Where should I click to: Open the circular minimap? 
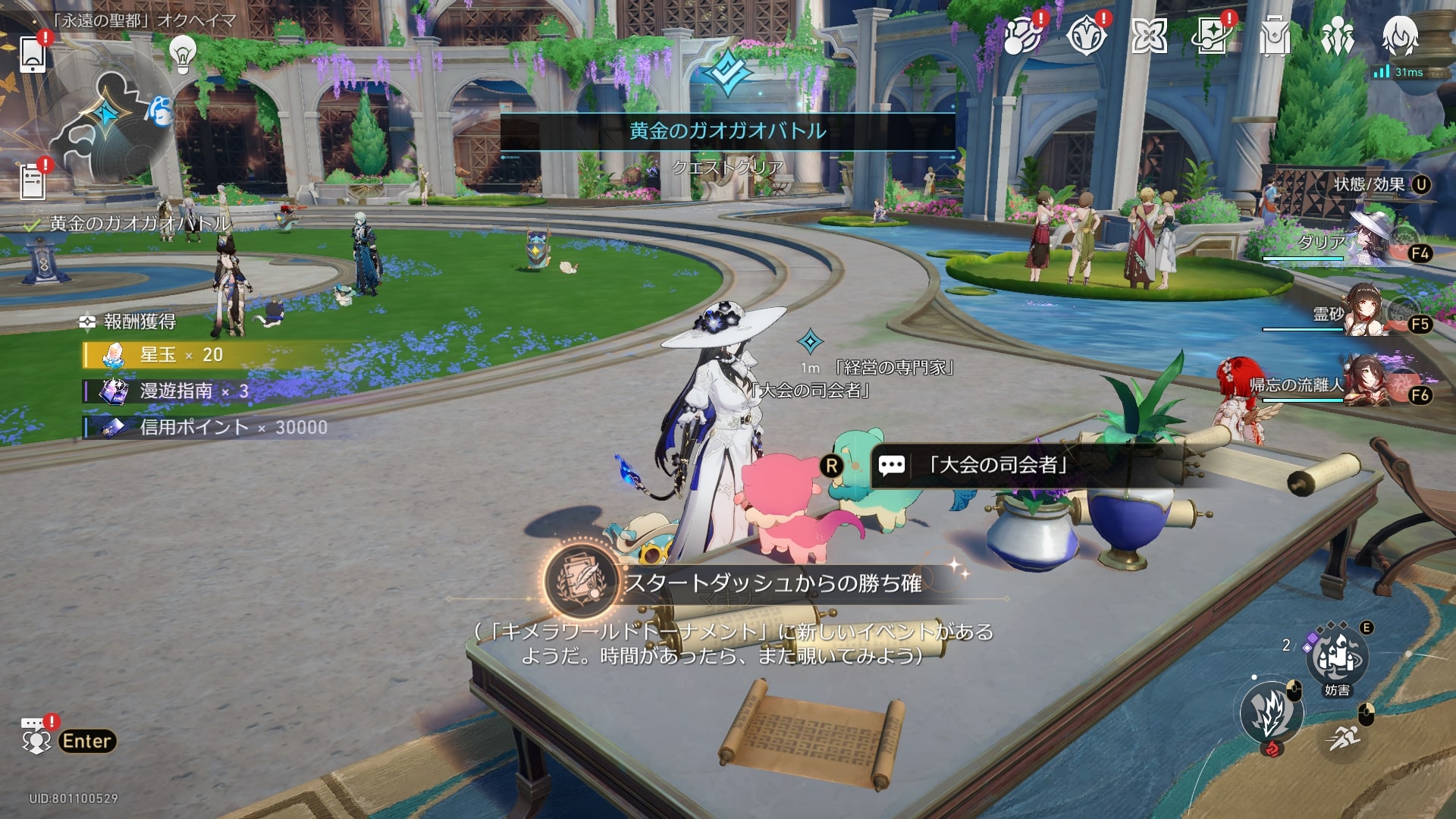(x=110, y=121)
